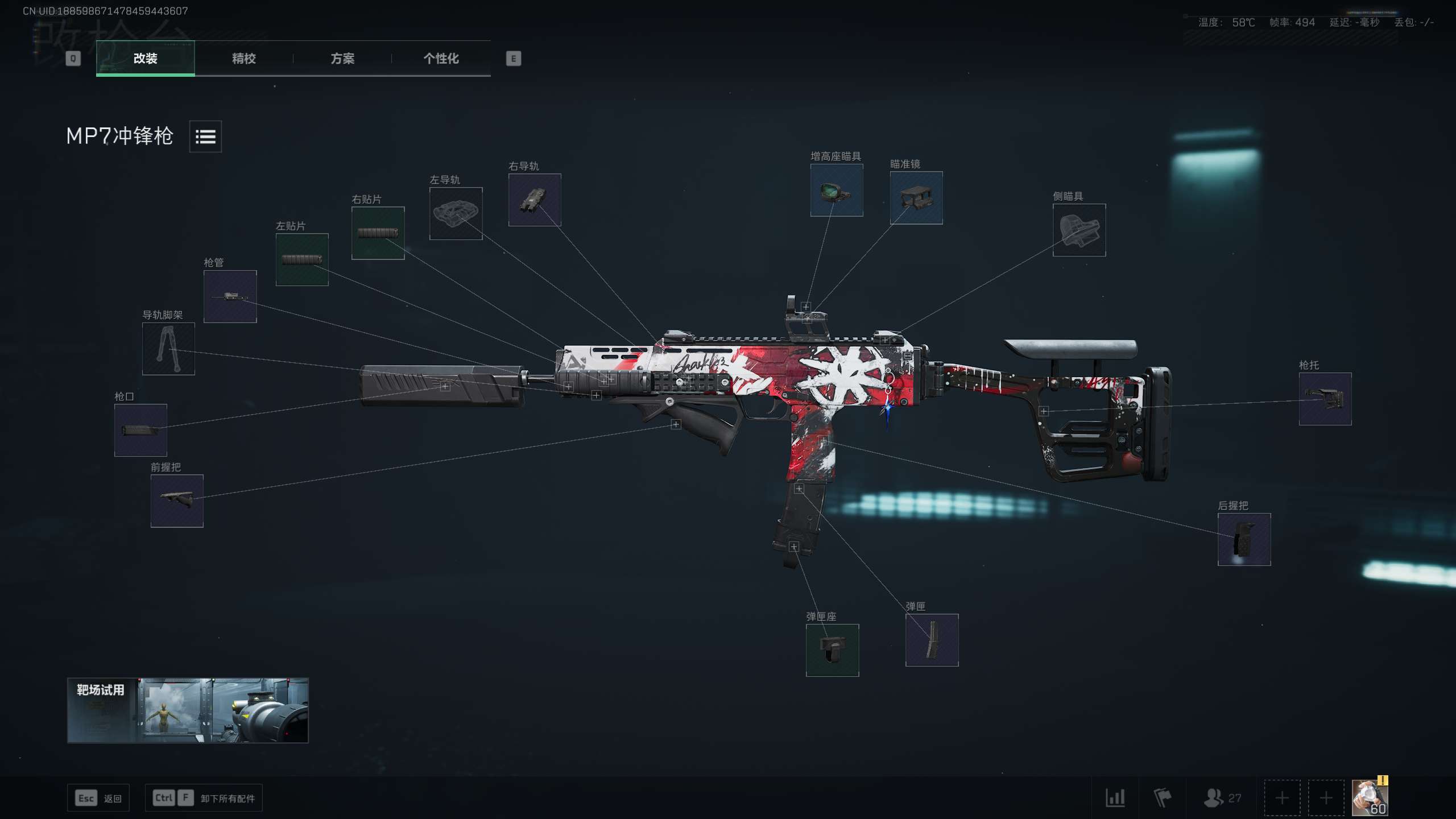
Task: Select the 右导轨 right rail slot
Action: tap(534, 200)
